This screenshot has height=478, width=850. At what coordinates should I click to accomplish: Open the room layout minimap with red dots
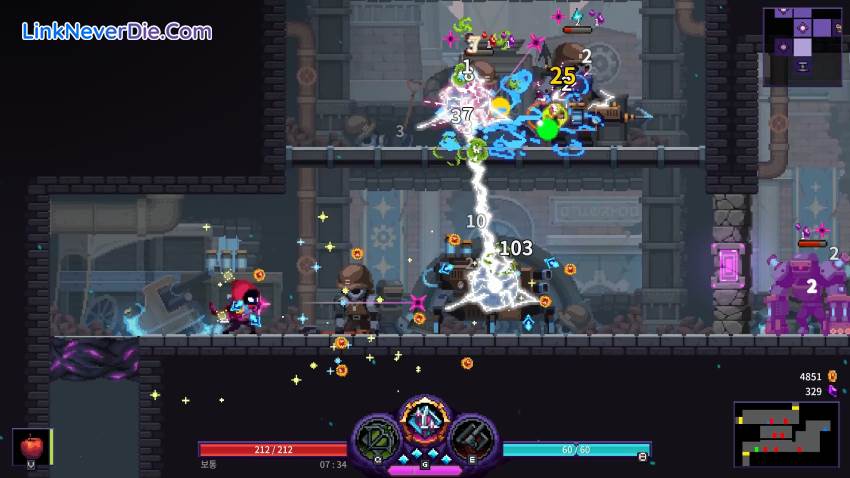click(785, 433)
